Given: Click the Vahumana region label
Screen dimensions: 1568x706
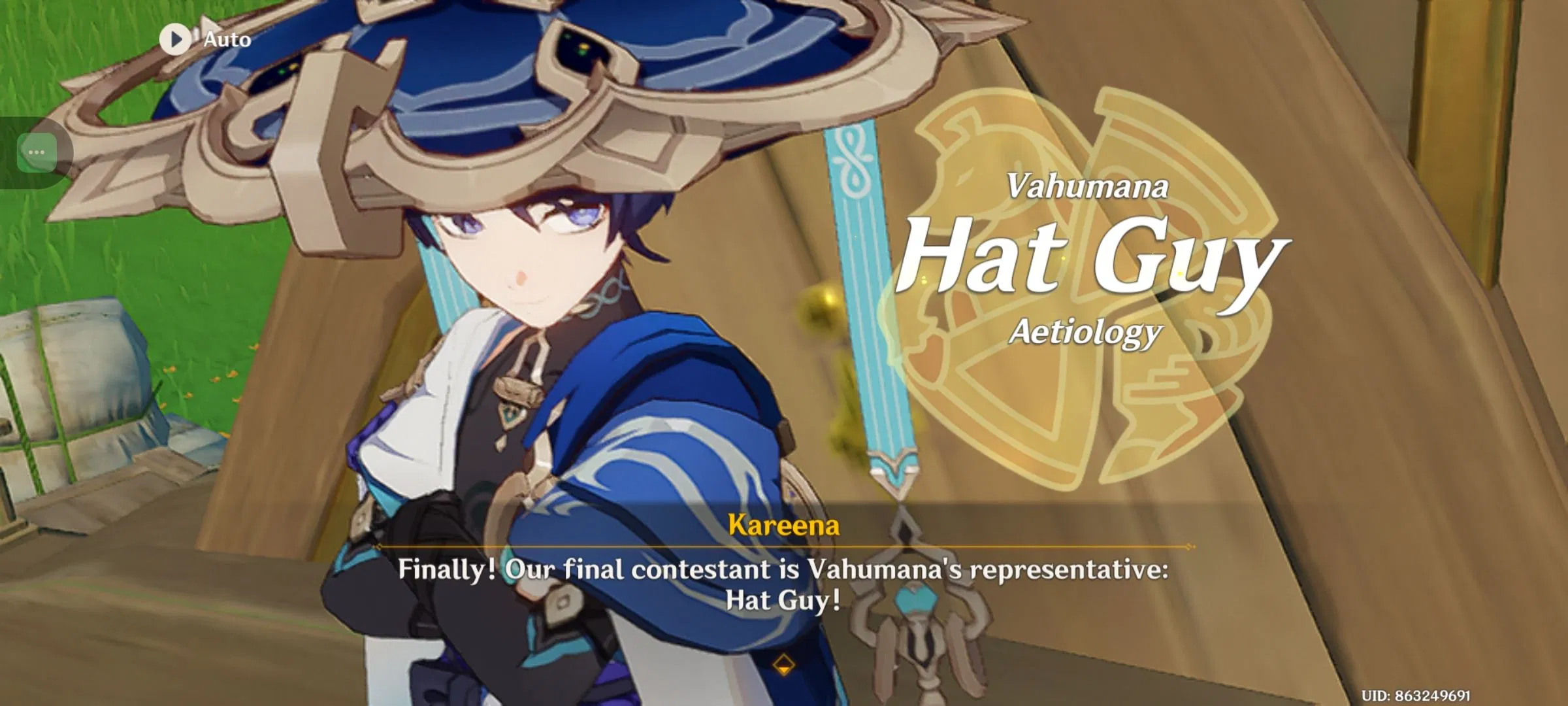Looking at the screenshot, I should click(1088, 188).
